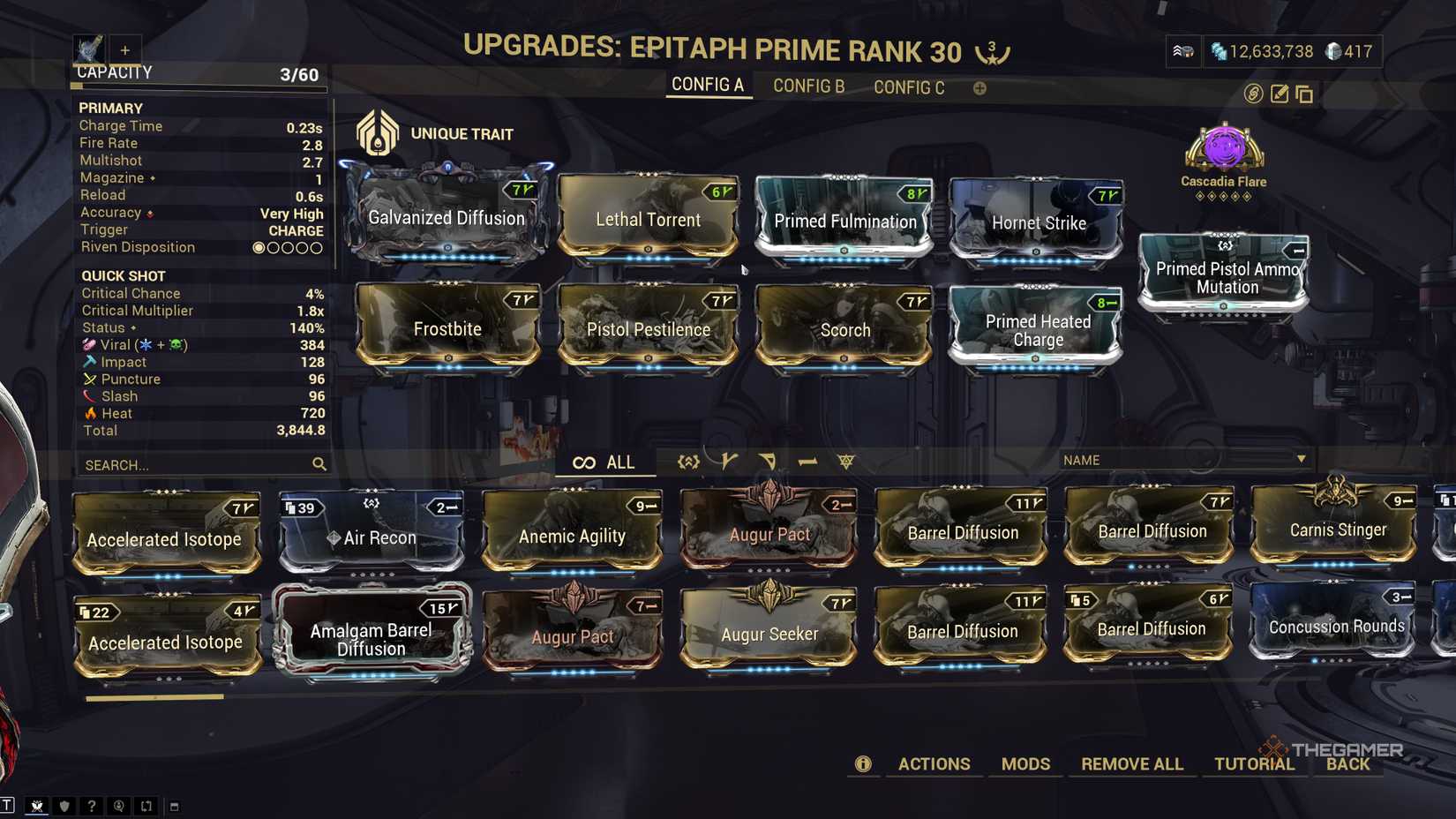Click the link share icon near Config C
This screenshot has width=1456, height=819.
[x=1253, y=94]
